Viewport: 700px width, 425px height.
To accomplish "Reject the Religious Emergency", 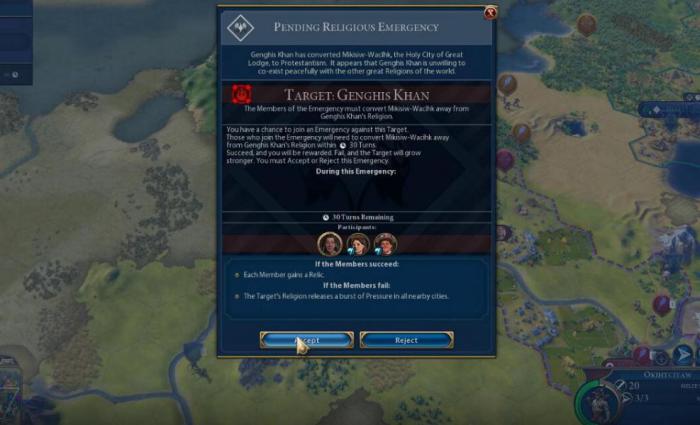I will click(406, 340).
